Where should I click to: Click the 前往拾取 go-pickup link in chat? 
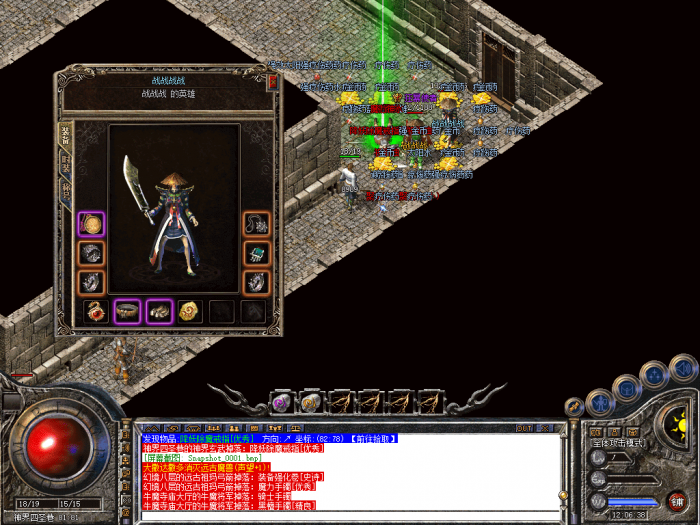tap(369, 438)
